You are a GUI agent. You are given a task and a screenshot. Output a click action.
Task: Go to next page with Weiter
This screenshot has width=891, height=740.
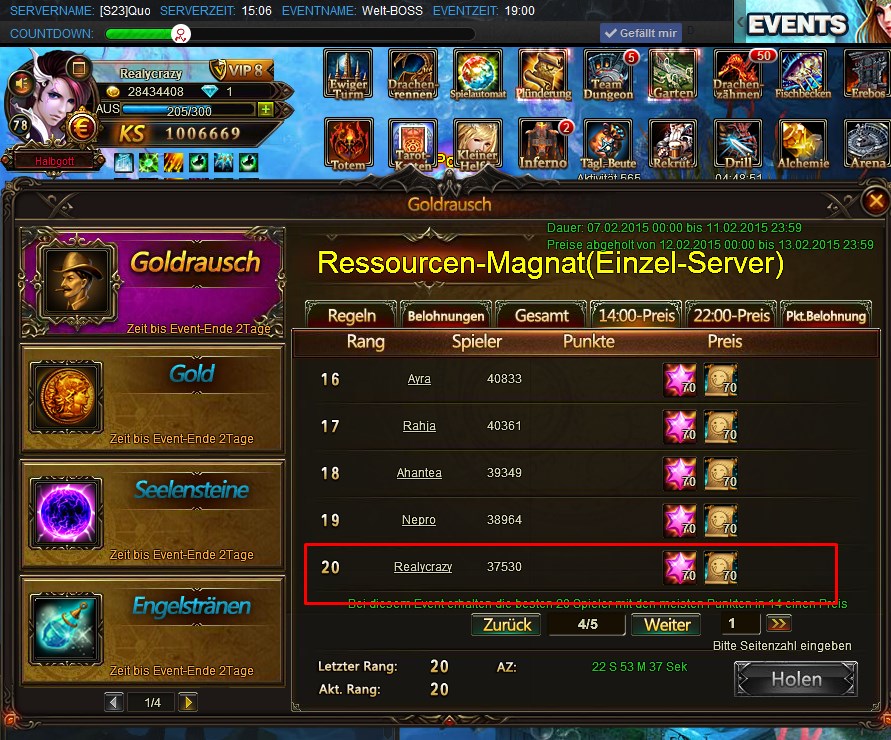[667, 625]
